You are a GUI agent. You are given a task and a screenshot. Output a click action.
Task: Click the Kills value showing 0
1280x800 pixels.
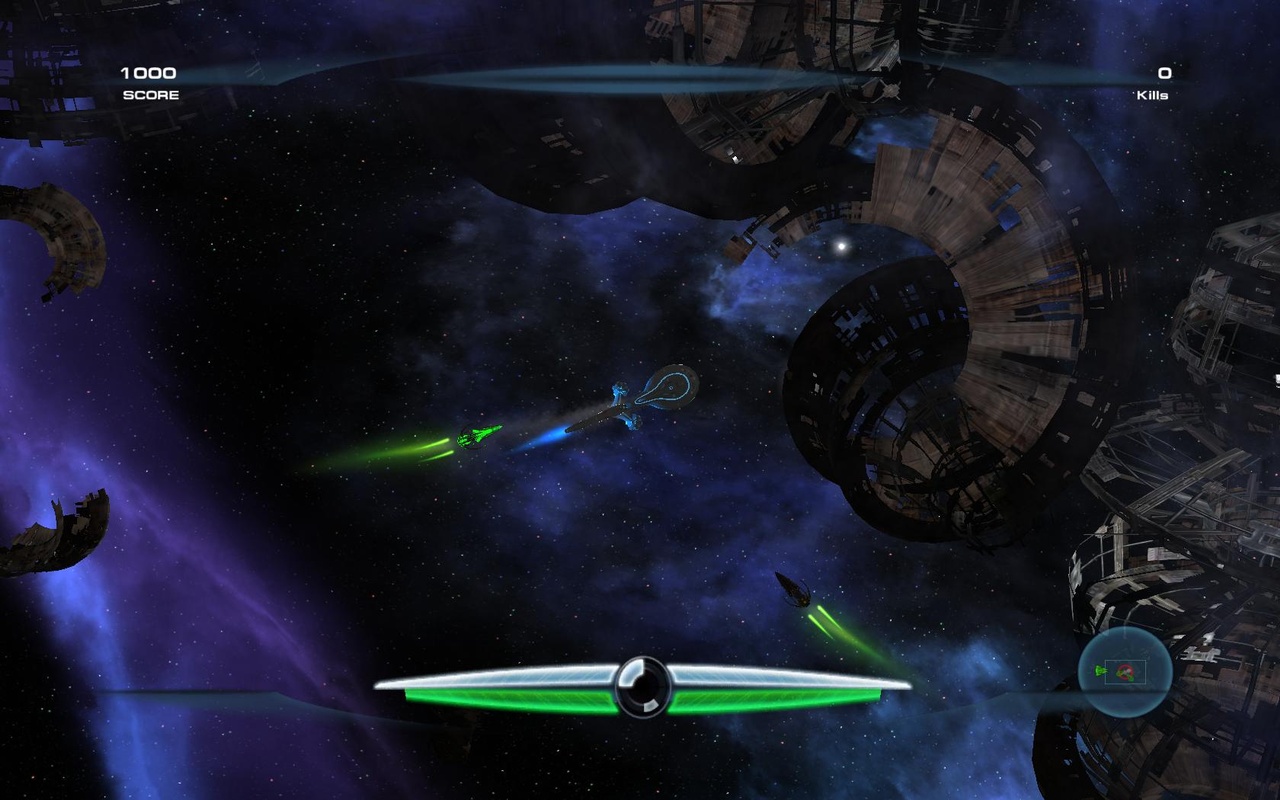[x=1163, y=72]
